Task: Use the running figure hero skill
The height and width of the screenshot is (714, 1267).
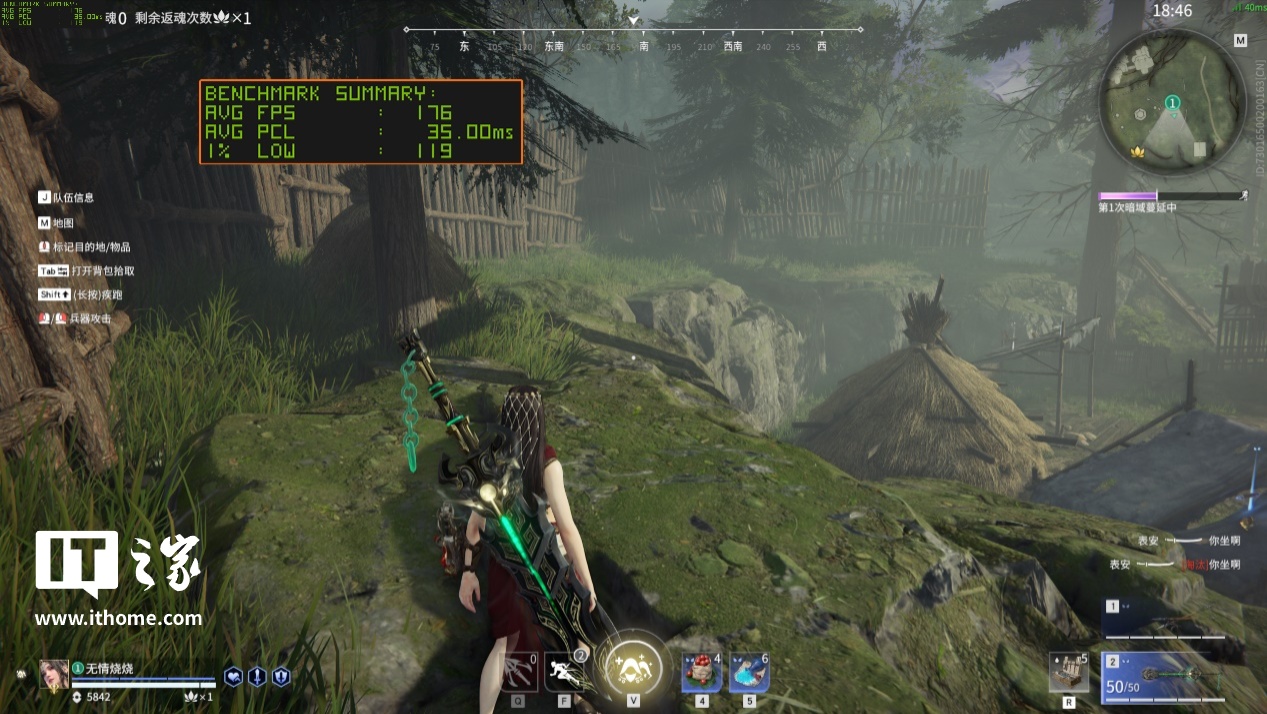Action: tap(564, 671)
